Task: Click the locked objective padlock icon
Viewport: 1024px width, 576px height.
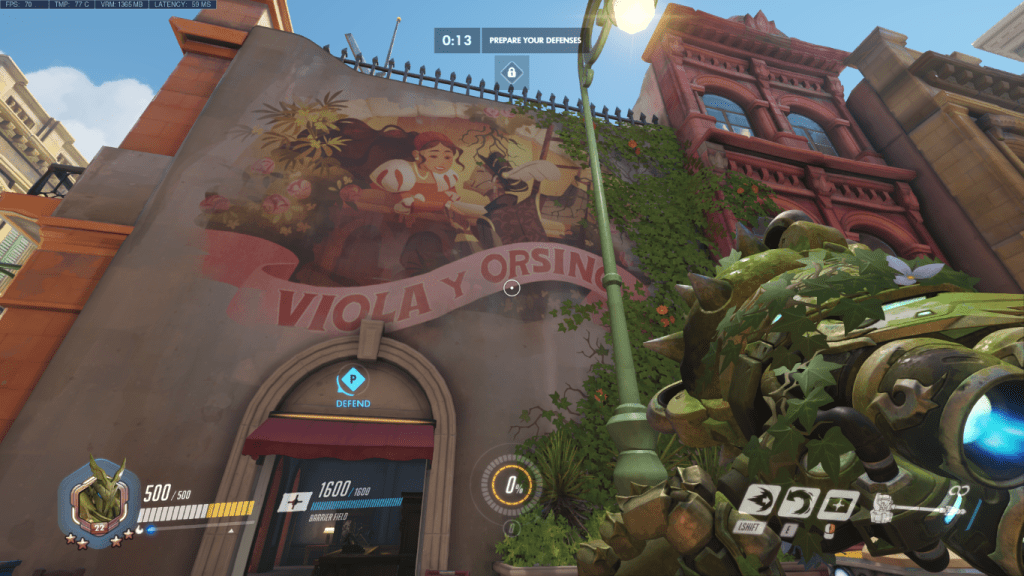Action: coord(511,72)
